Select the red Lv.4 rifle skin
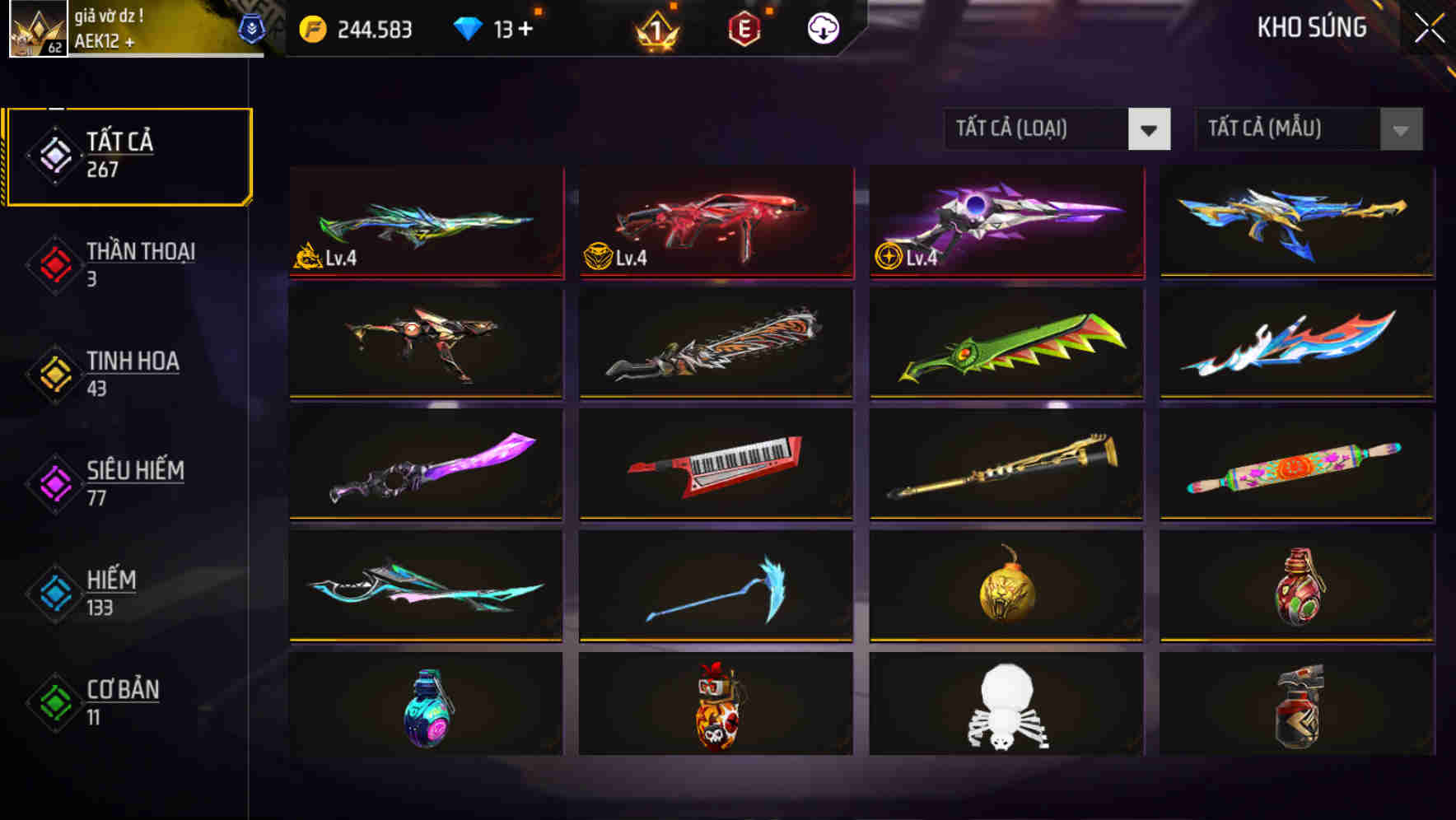1456x820 pixels. click(715, 222)
